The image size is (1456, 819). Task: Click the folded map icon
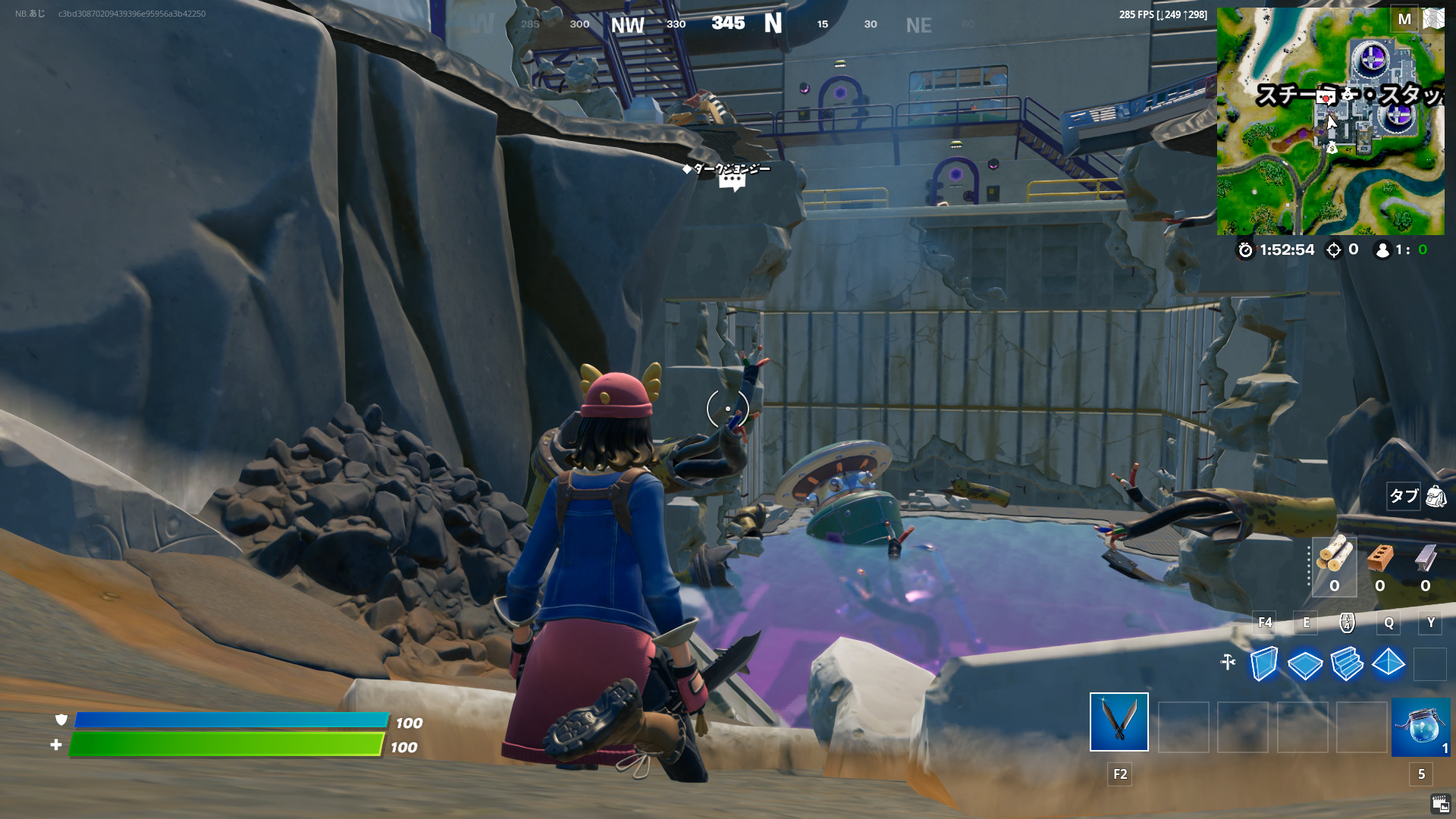1433,19
